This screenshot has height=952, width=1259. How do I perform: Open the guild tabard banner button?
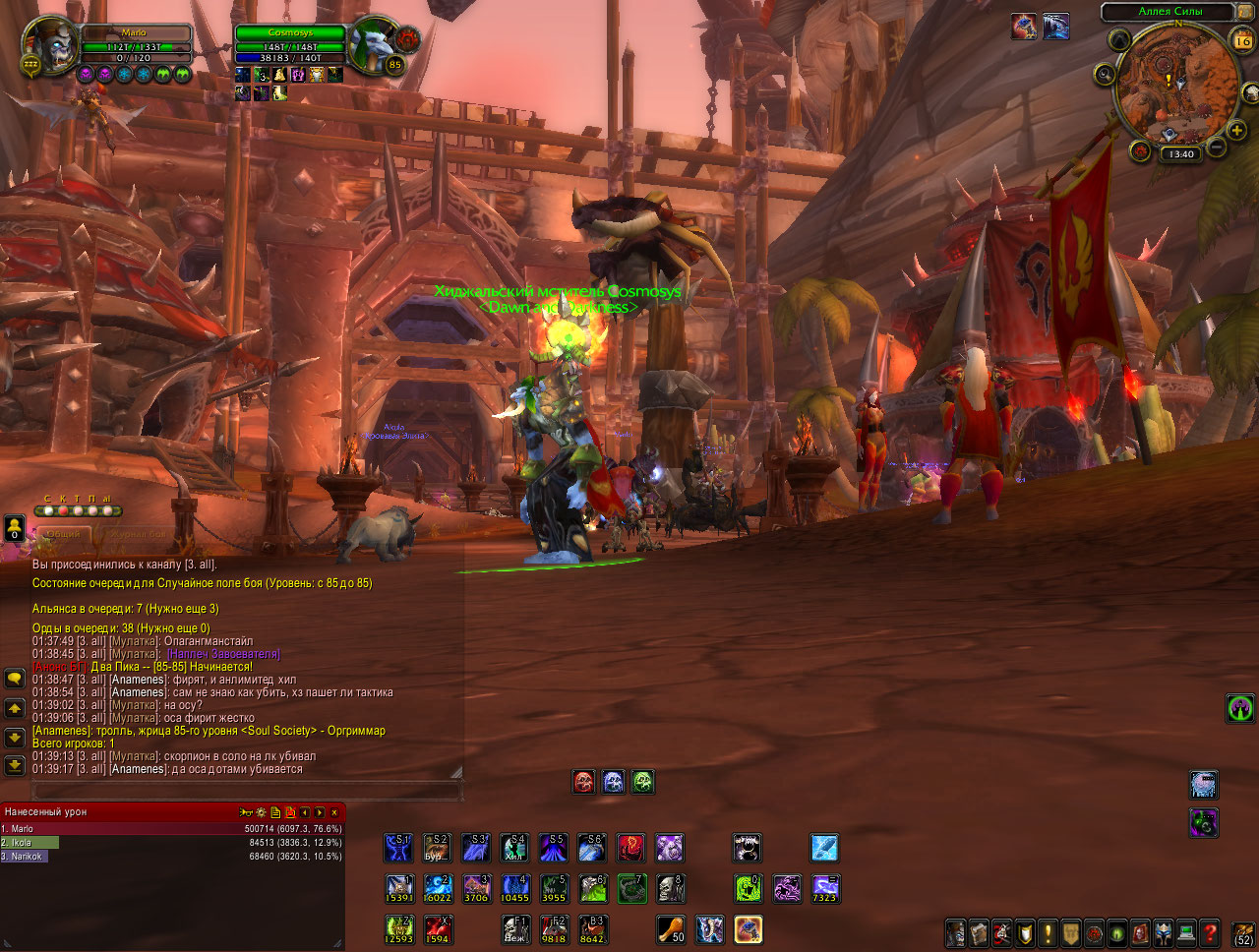[1071, 932]
